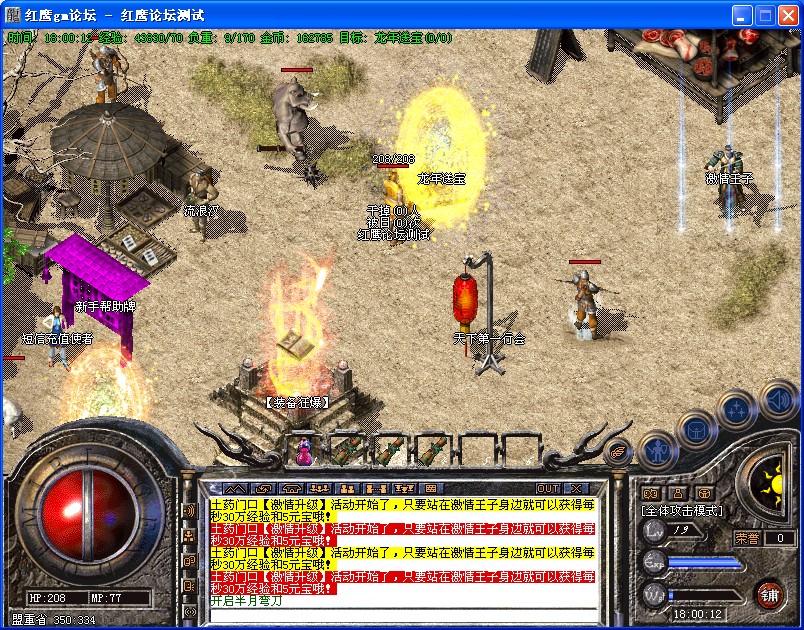Open the character equipment panel icon

(x=658, y=451)
